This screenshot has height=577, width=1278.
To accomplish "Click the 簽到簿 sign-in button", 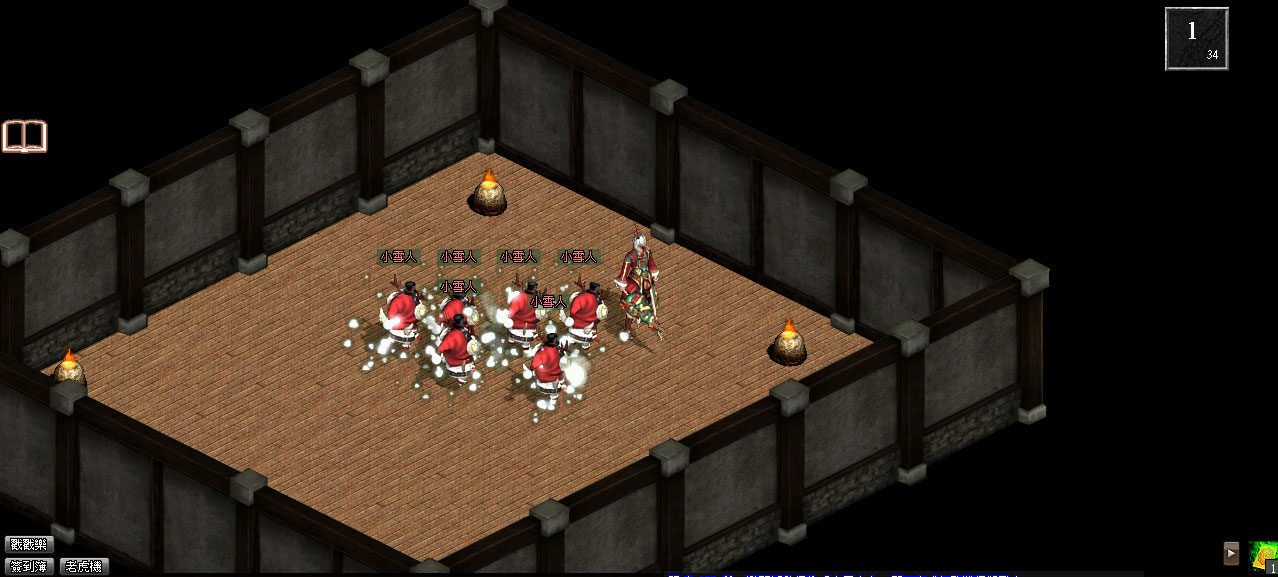I will click(28, 566).
